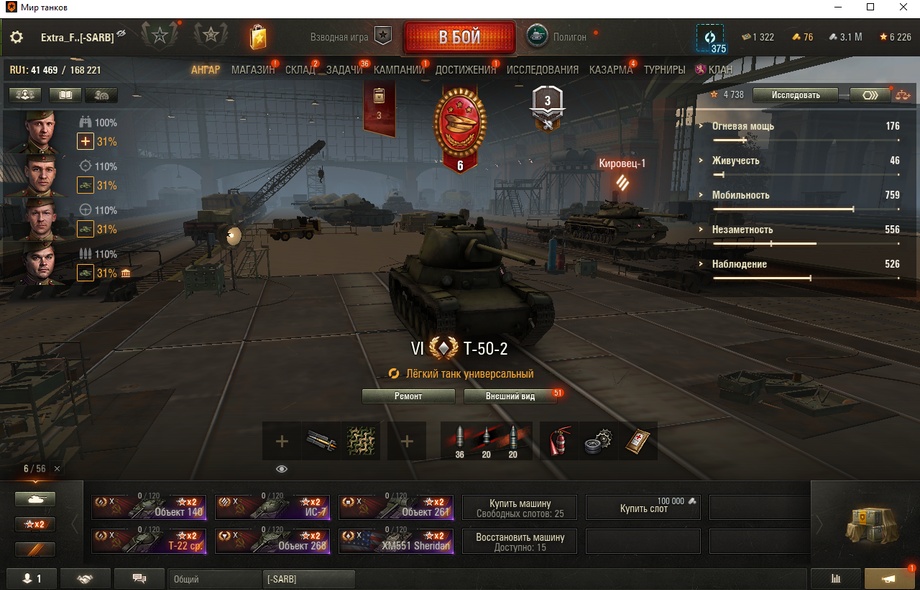Show the ДОСТИЖЕНИЯ tab

click(x=466, y=70)
